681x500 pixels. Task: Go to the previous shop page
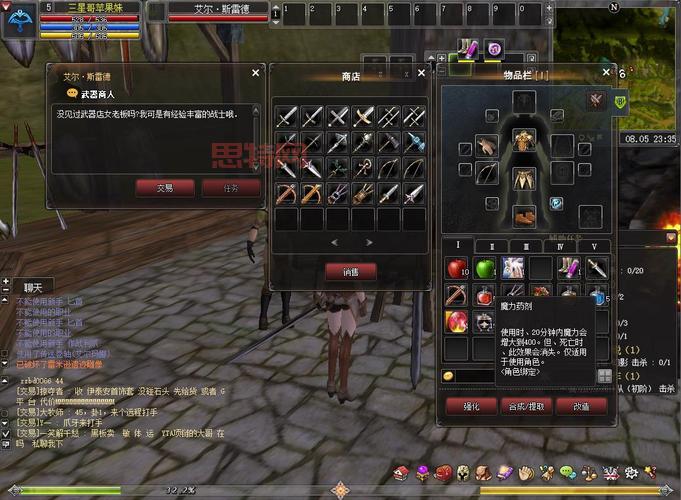tap(334, 242)
